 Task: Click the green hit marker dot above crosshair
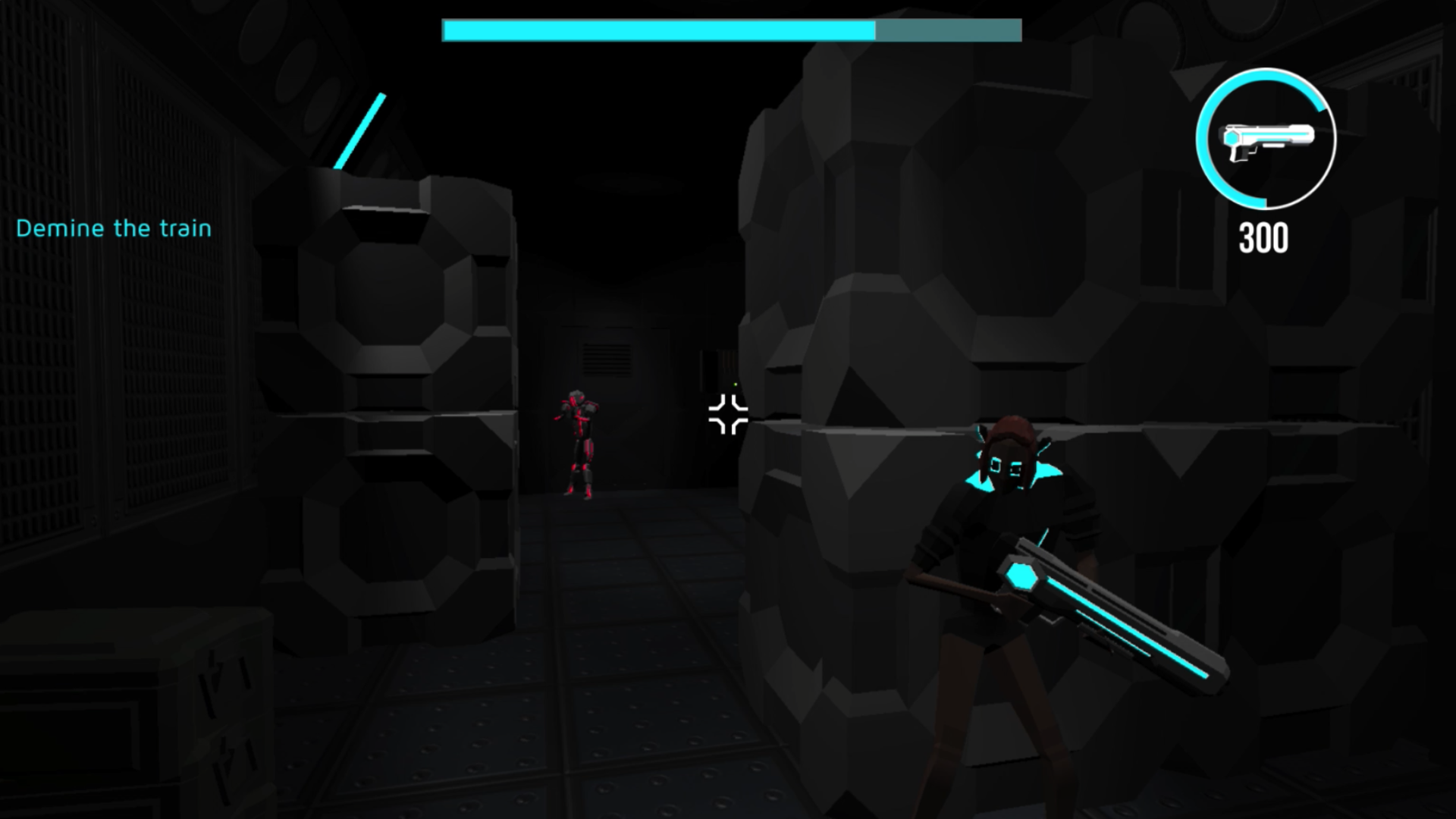734,385
